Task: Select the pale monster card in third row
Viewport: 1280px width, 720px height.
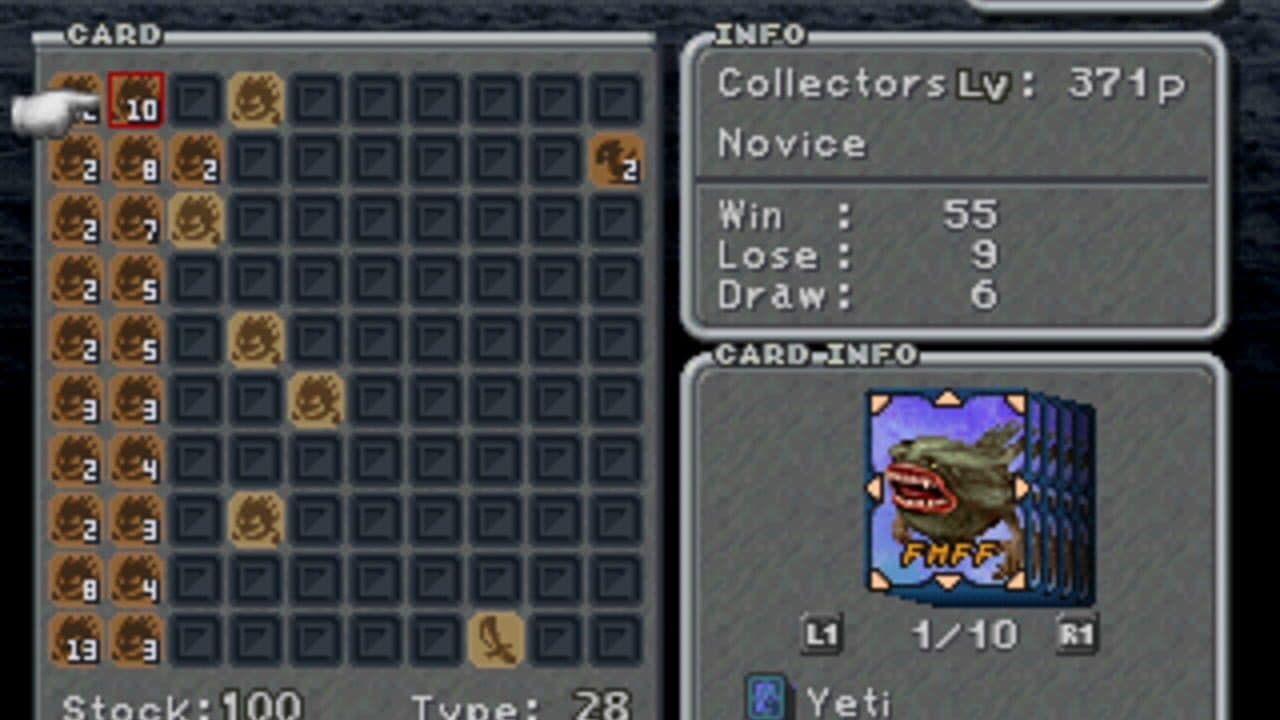Action: pyautogui.click(x=196, y=218)
